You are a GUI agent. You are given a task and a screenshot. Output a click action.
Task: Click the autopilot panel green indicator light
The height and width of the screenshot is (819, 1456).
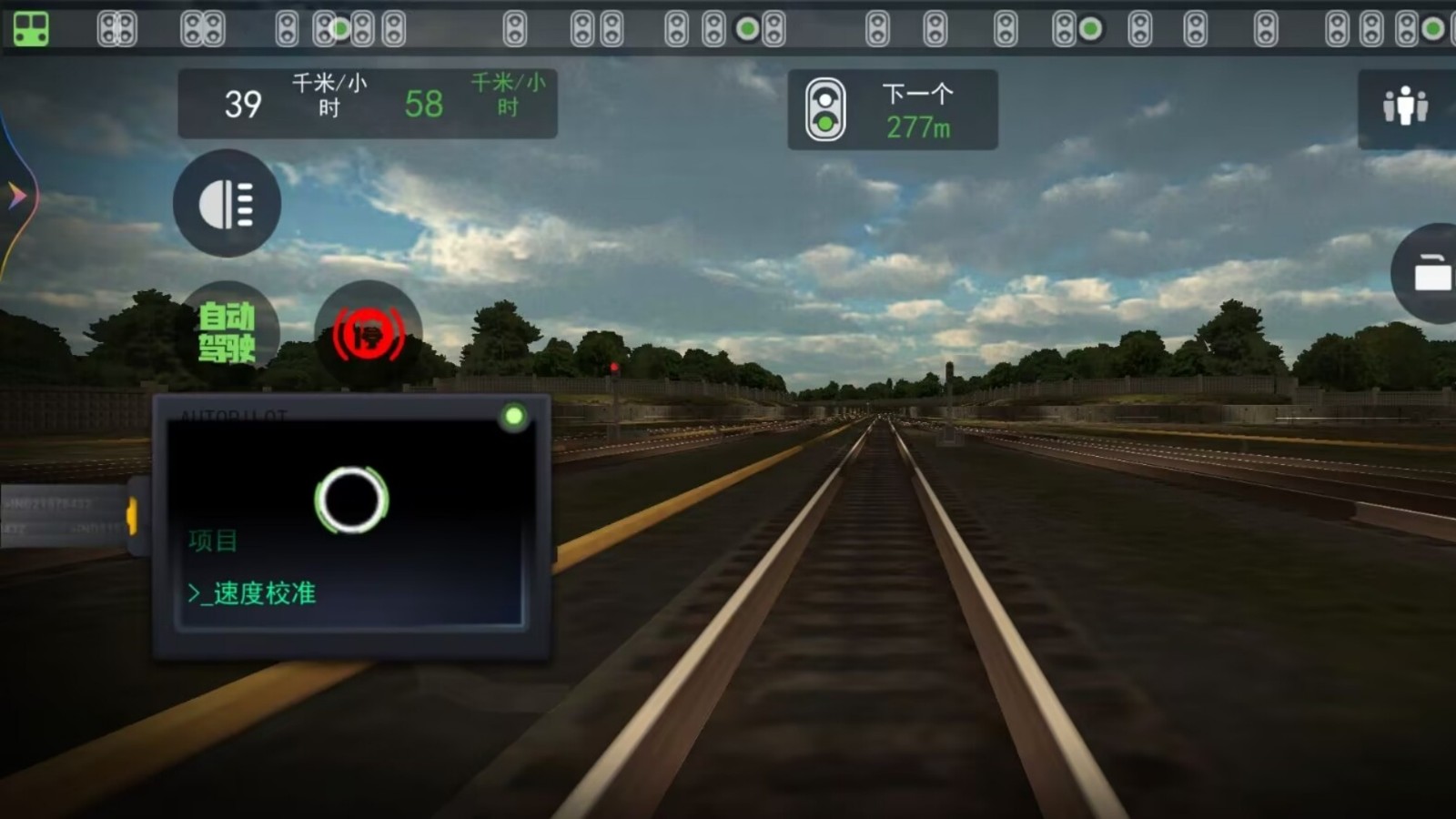[513, 417]
